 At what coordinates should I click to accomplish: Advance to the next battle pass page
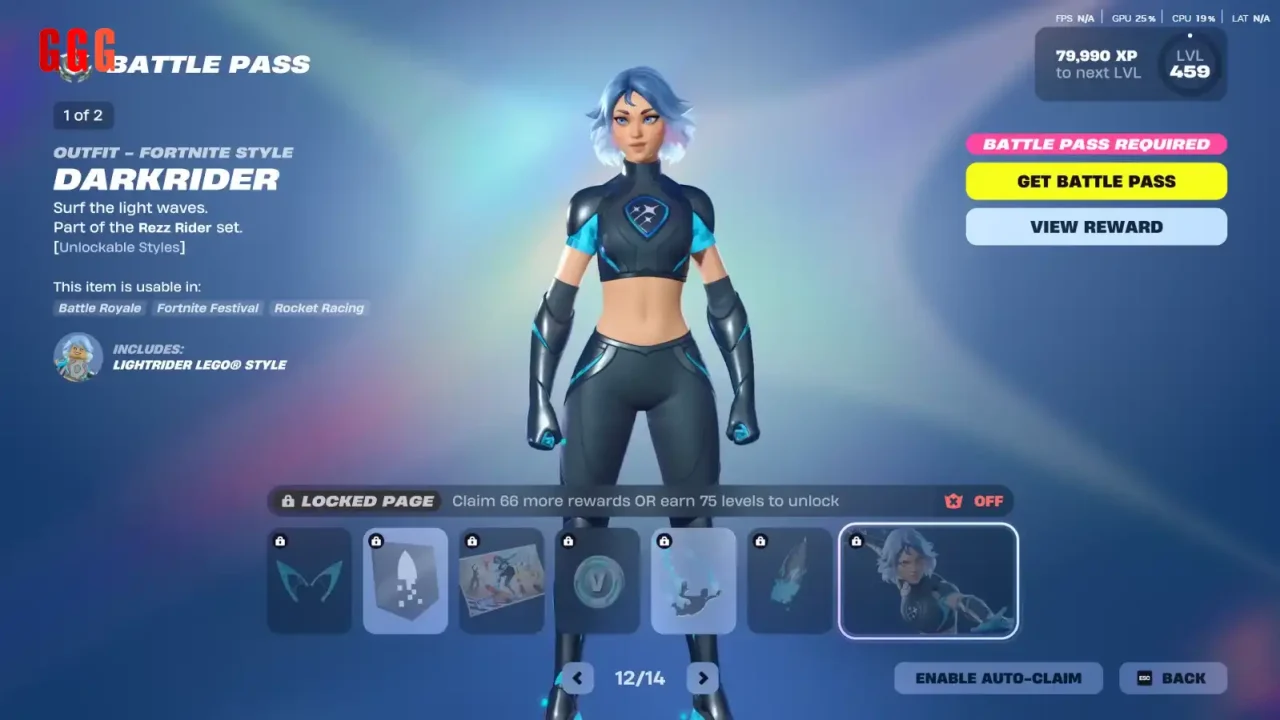coord(703,678)
